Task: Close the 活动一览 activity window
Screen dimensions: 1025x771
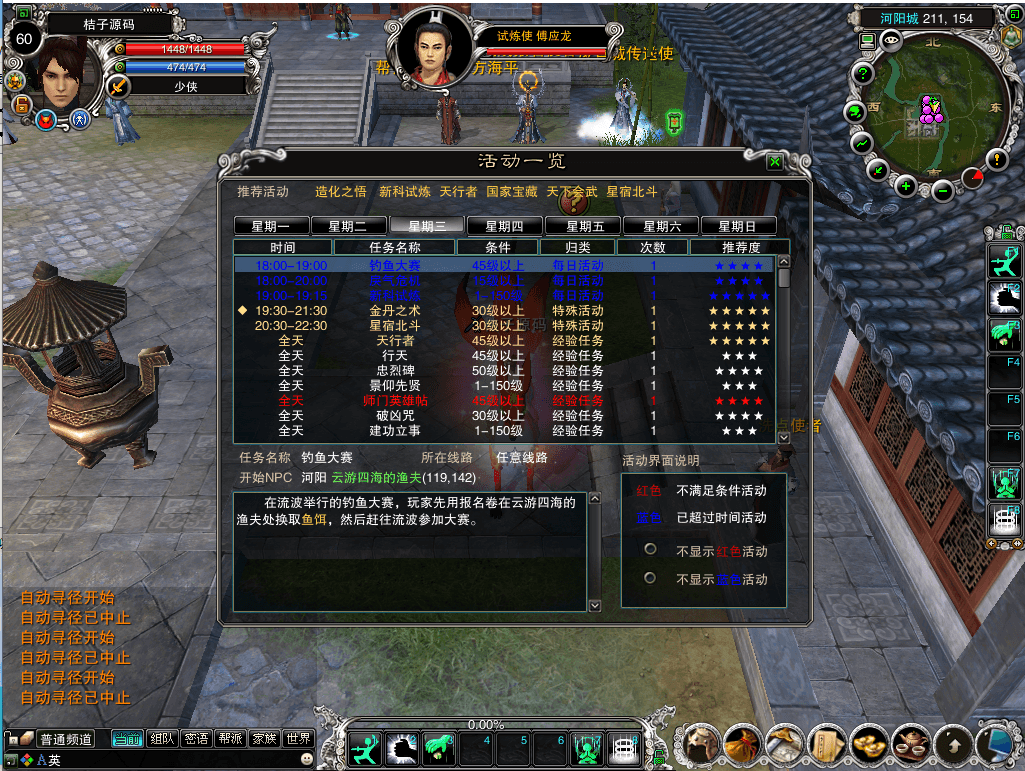Action: pos(774,162)
